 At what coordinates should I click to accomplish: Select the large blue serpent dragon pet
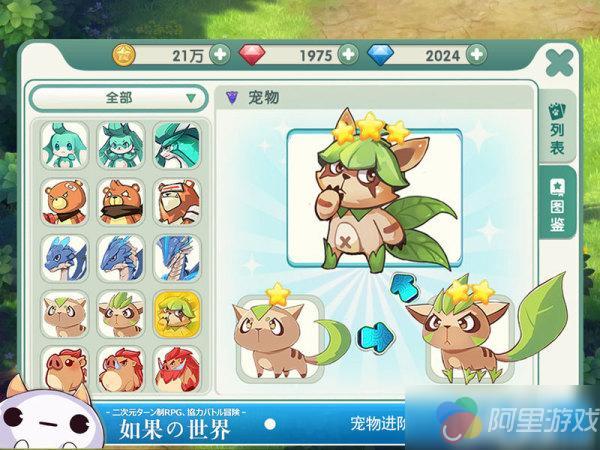pyautogui.click(x=177, y=257)
